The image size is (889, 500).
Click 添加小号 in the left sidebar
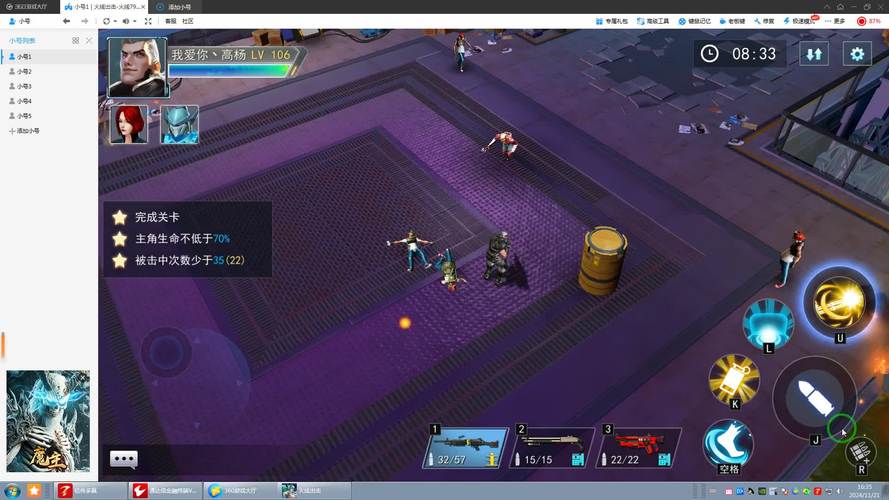coord(27,130)
